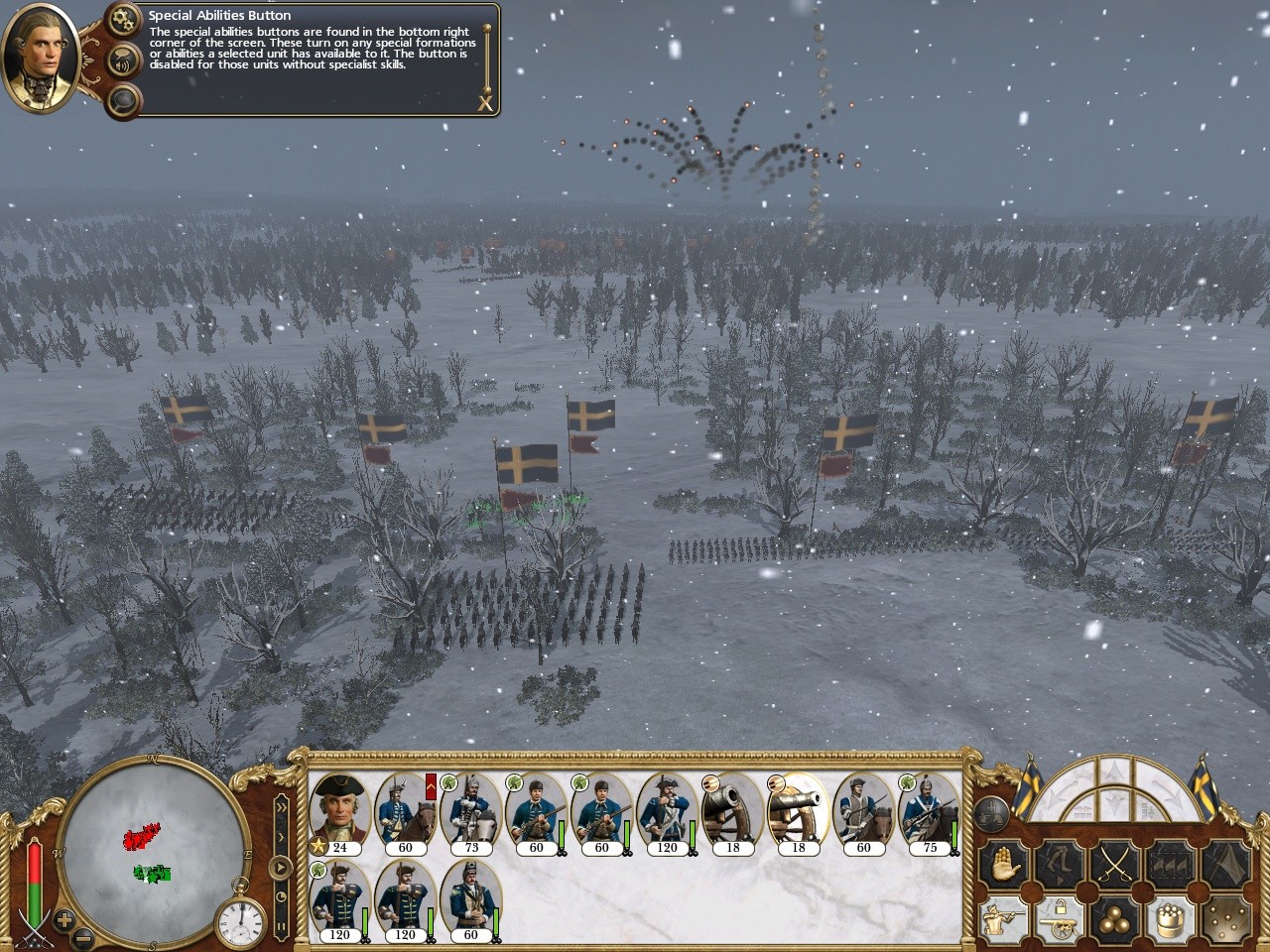The height and width of the screenshot is (952, 1270).
Task: Choose the 75-man mounted unit card
Action: pos(929,811)
